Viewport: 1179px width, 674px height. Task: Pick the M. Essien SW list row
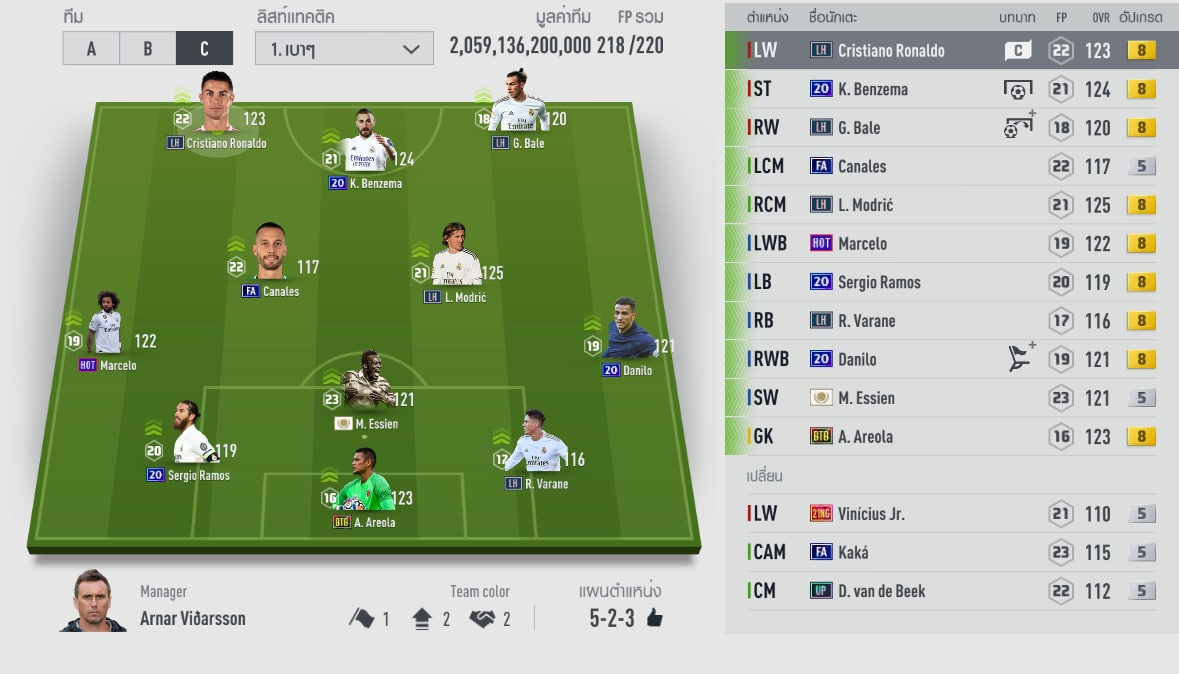(951, 398)
